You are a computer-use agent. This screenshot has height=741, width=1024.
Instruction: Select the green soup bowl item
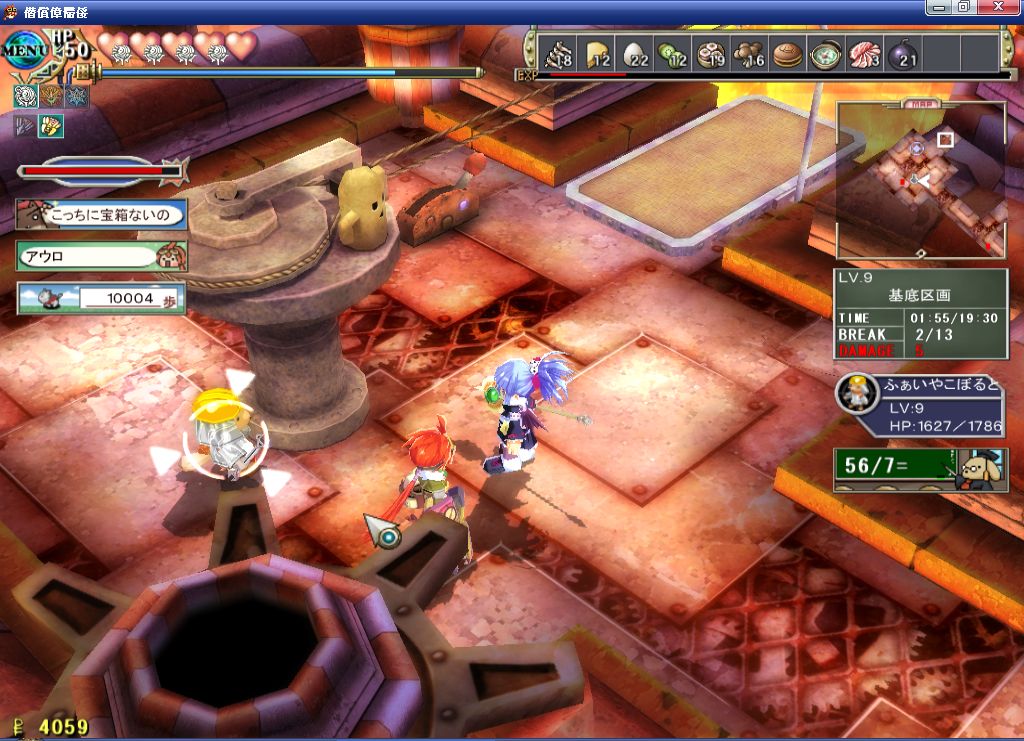(826, 53)
